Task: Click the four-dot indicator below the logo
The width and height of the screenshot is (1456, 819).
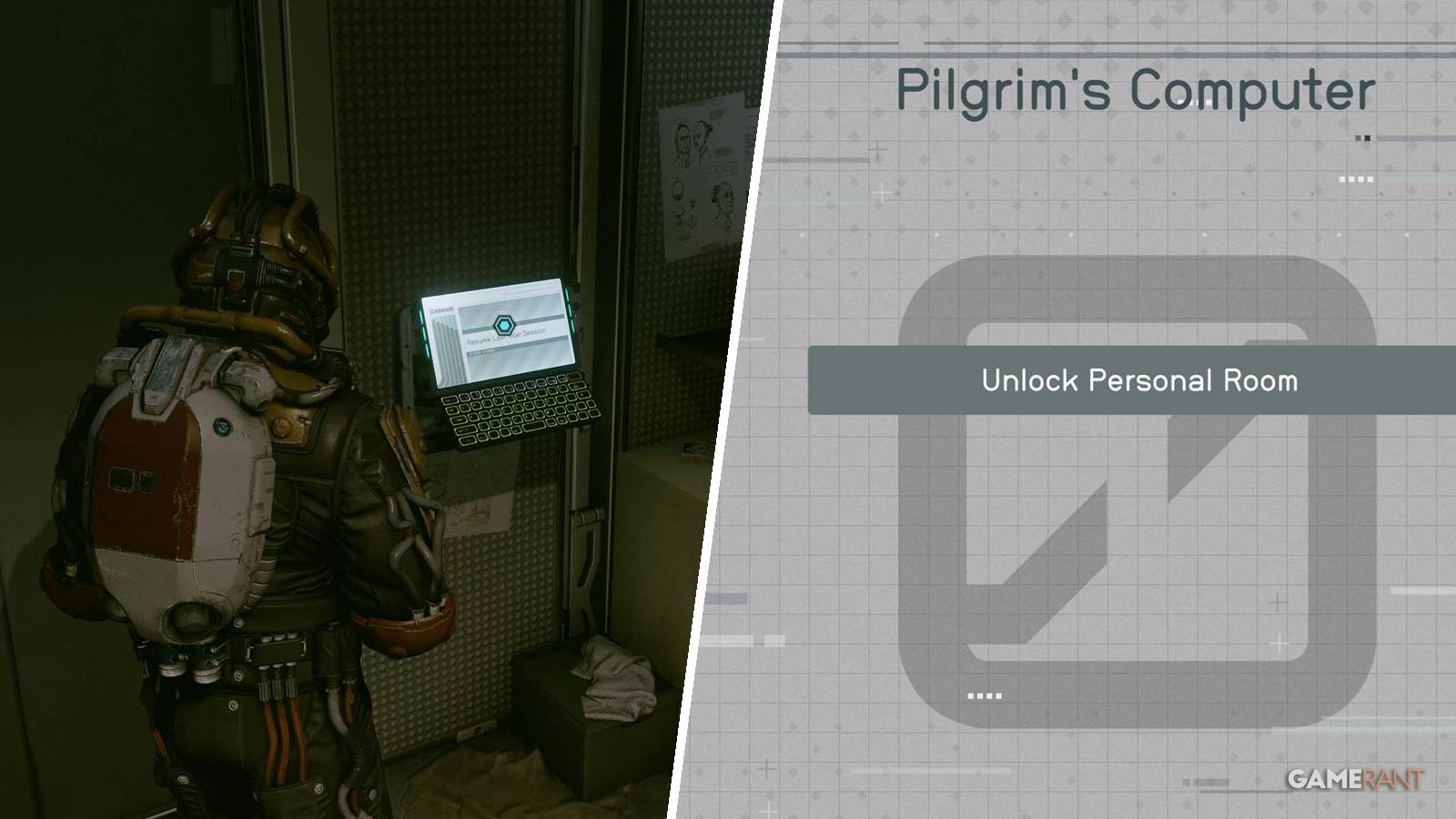Action: (x=984, y=695)
